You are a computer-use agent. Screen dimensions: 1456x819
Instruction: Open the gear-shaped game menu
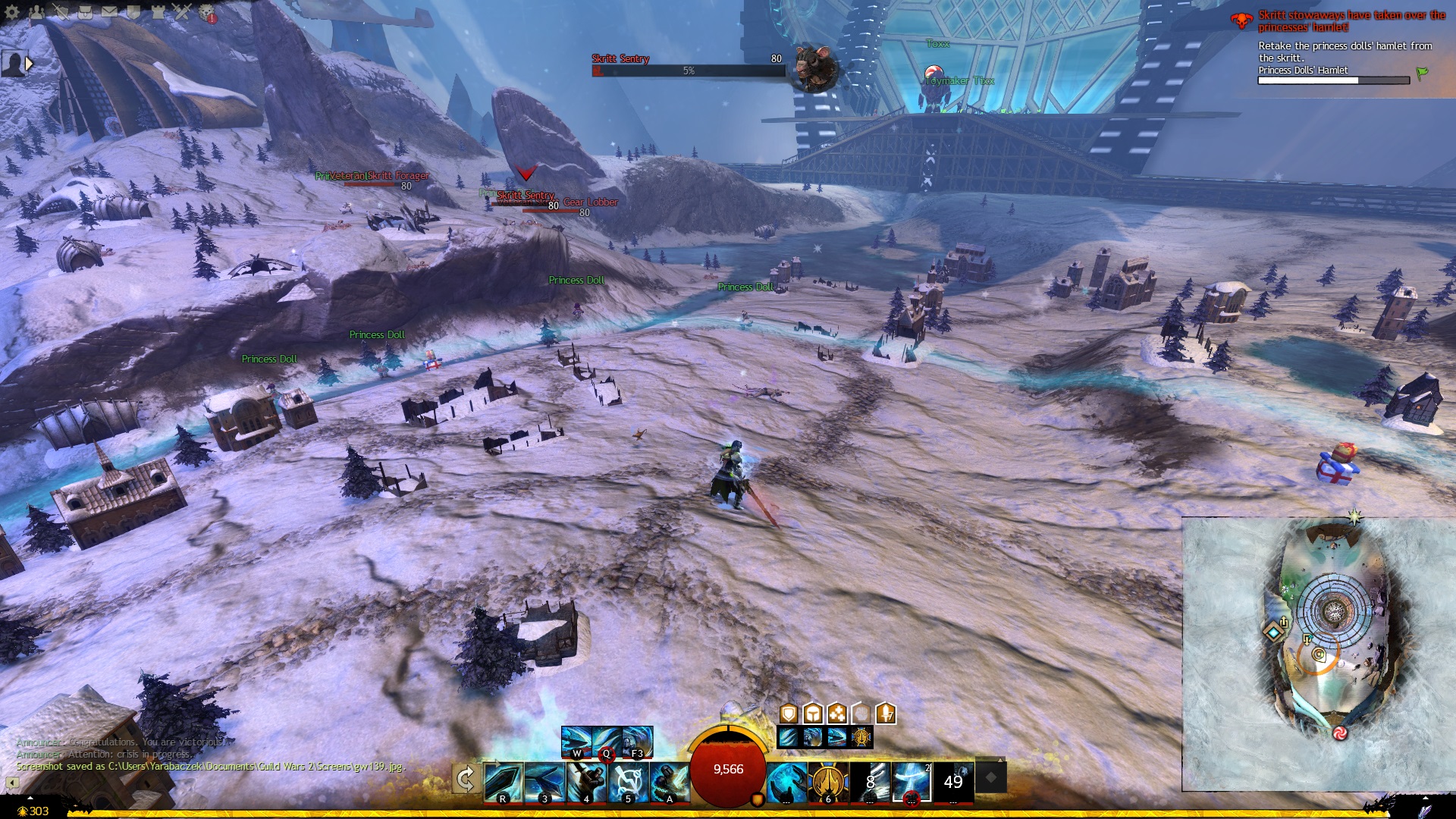coord(12,12)
